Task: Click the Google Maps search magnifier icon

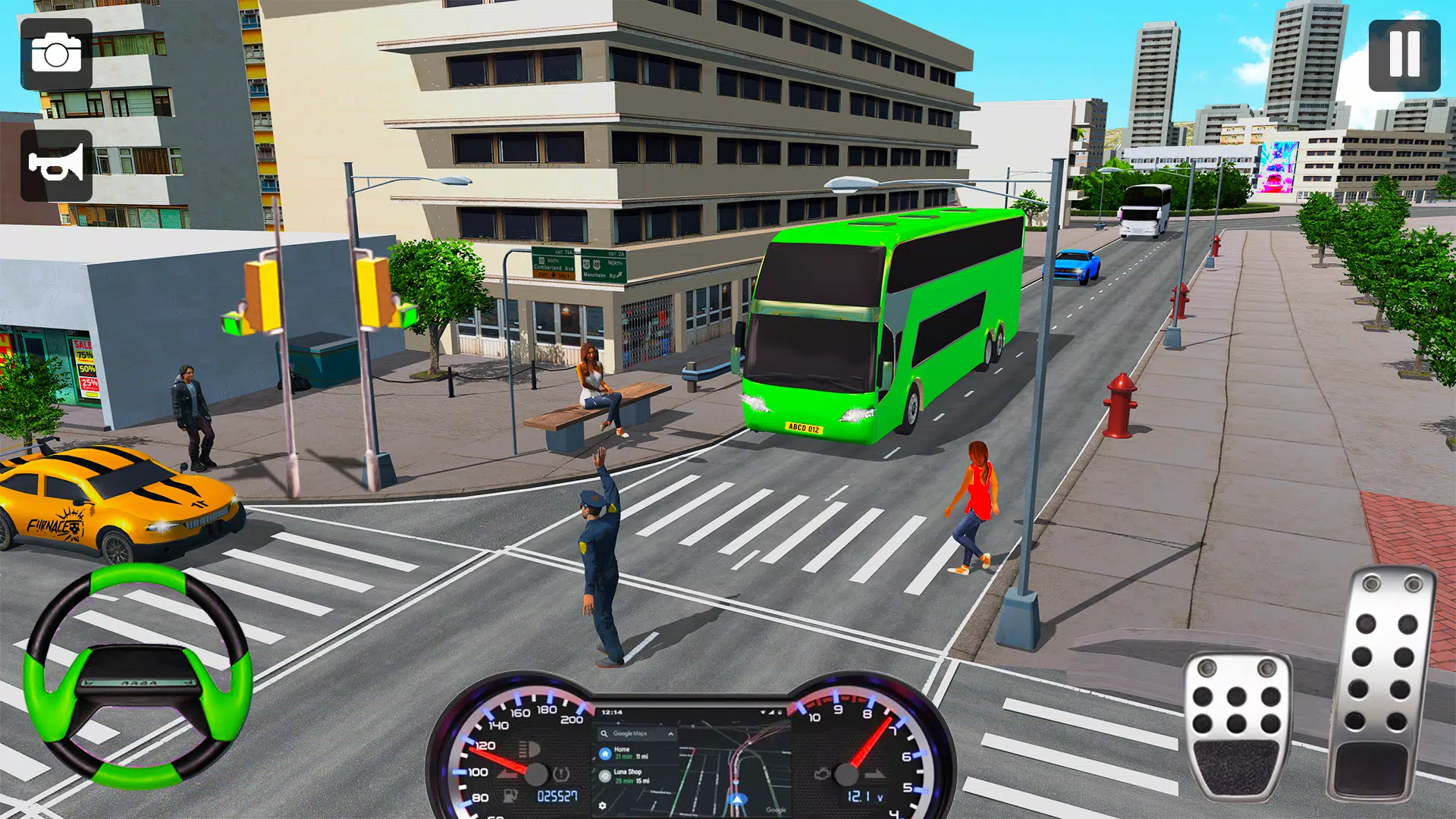Action: pyautogui.click(x=604, y=733)
